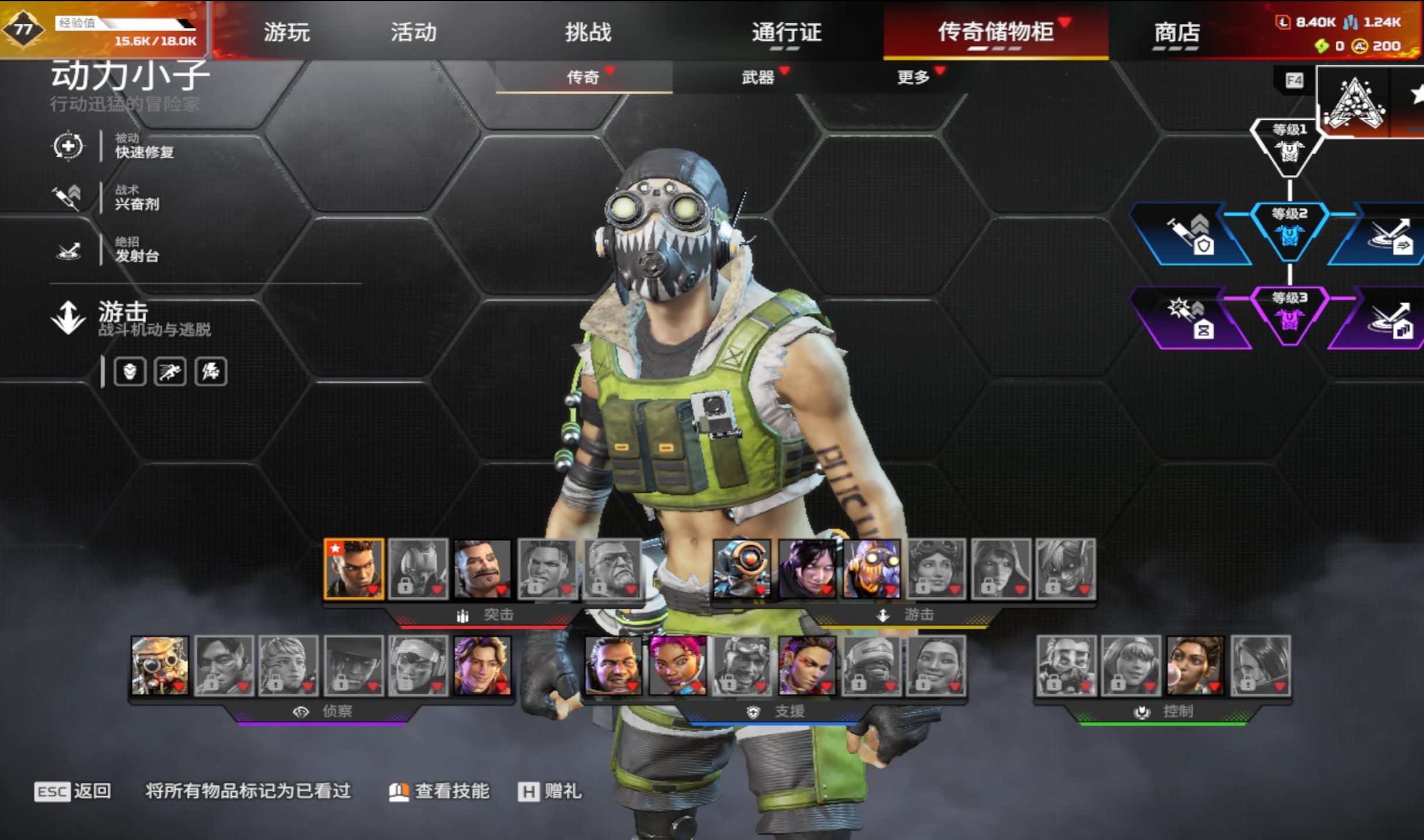
Task: Select the Octane masked legend portrait
Action: tap(871, 569)
